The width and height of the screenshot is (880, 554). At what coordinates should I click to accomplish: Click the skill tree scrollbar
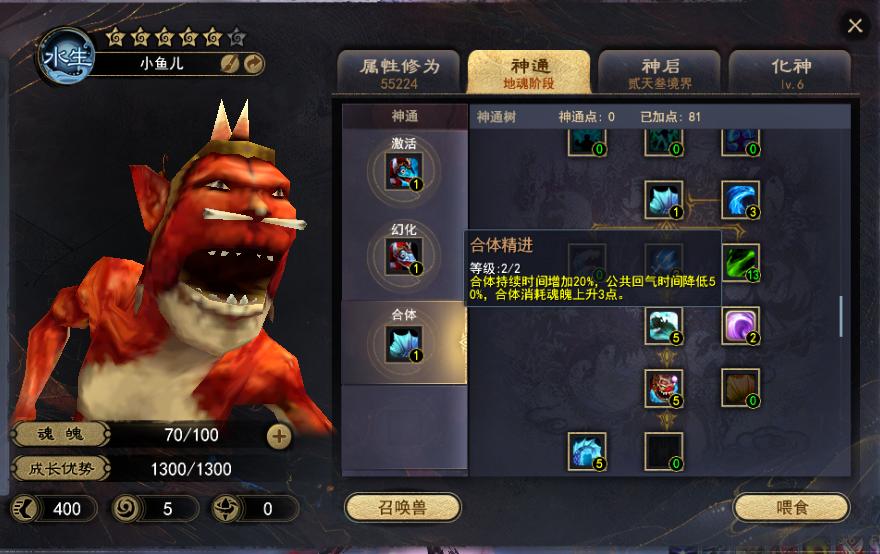click(841, 316)
